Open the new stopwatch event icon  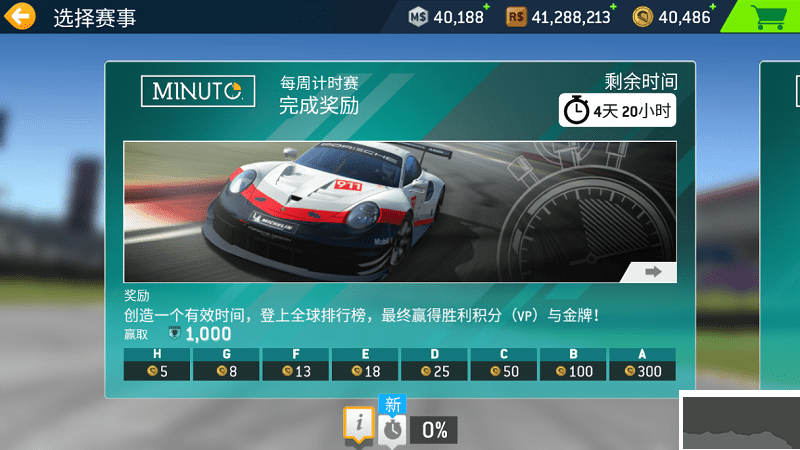coord(391,427)
